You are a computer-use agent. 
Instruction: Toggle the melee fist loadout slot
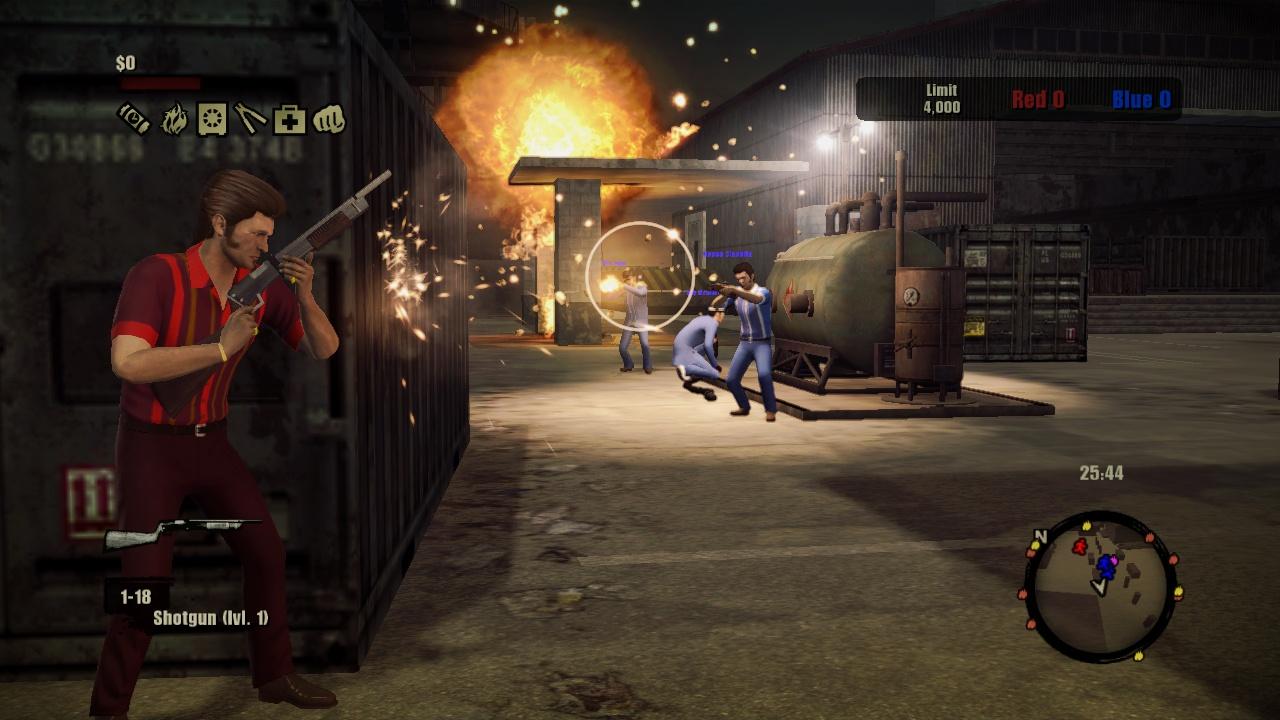[x=329, y=118]
